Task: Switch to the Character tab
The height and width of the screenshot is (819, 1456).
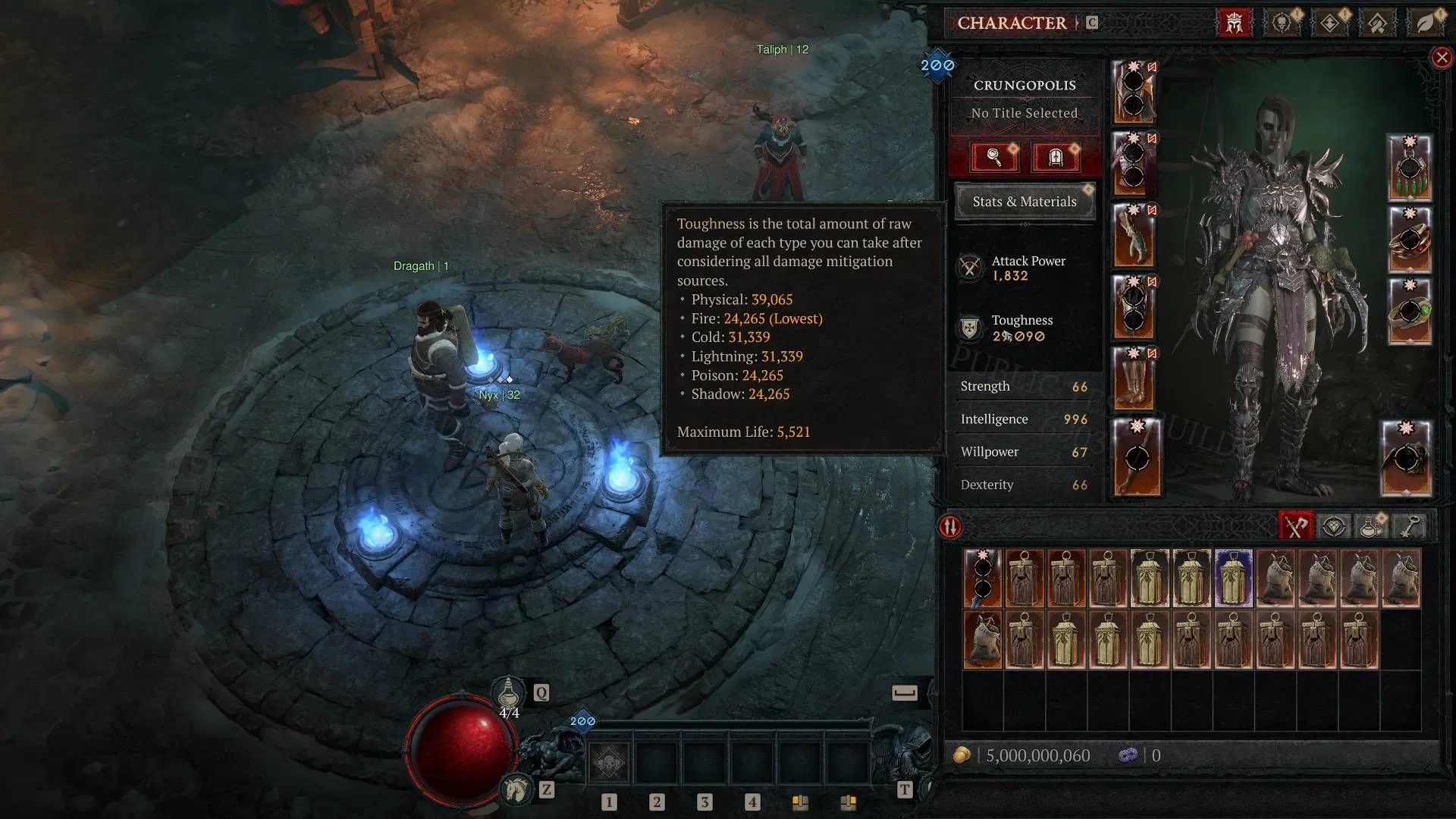Action: (x=1012, y=23)
